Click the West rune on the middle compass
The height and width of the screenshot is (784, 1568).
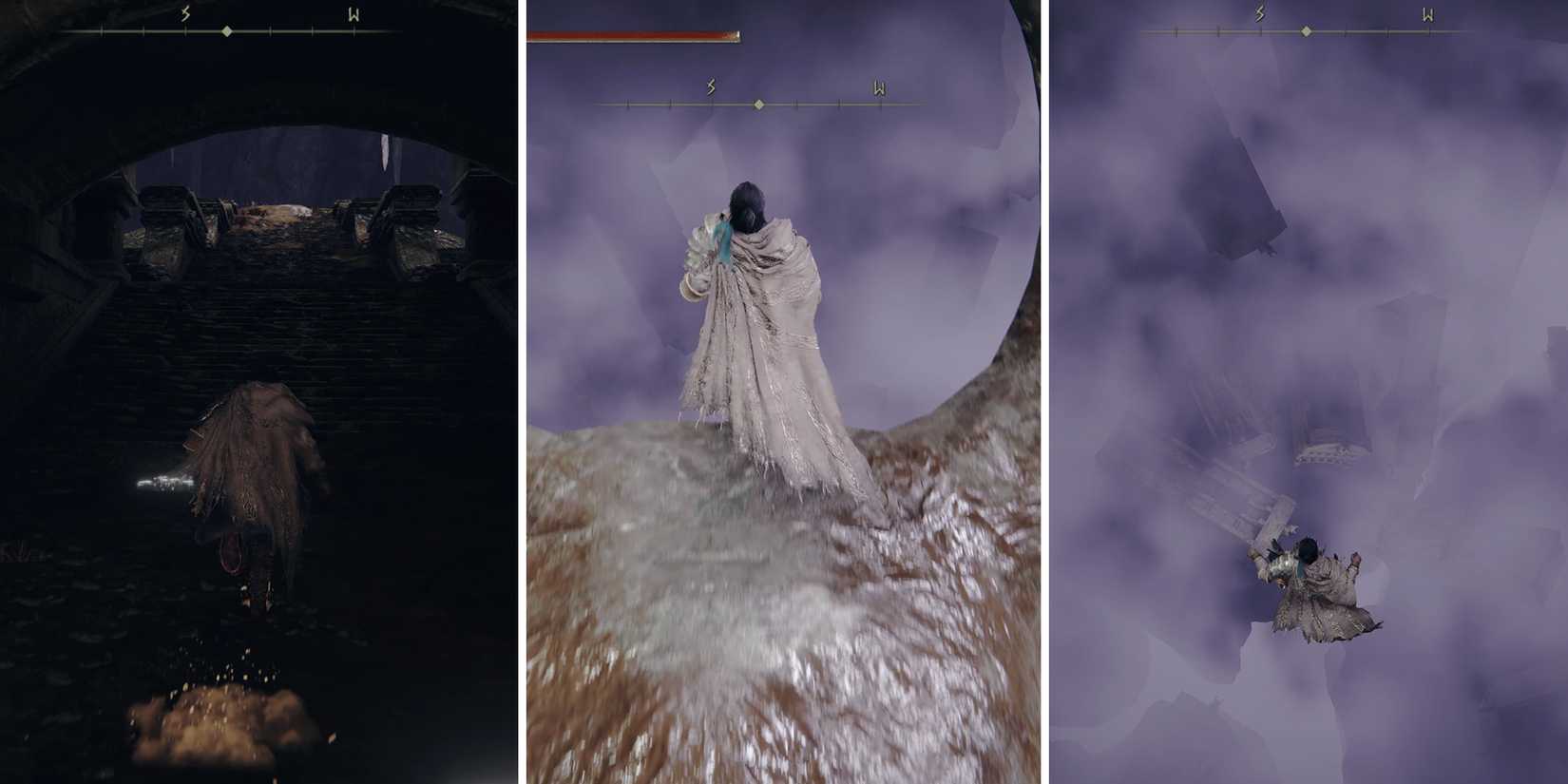point(881,86)
